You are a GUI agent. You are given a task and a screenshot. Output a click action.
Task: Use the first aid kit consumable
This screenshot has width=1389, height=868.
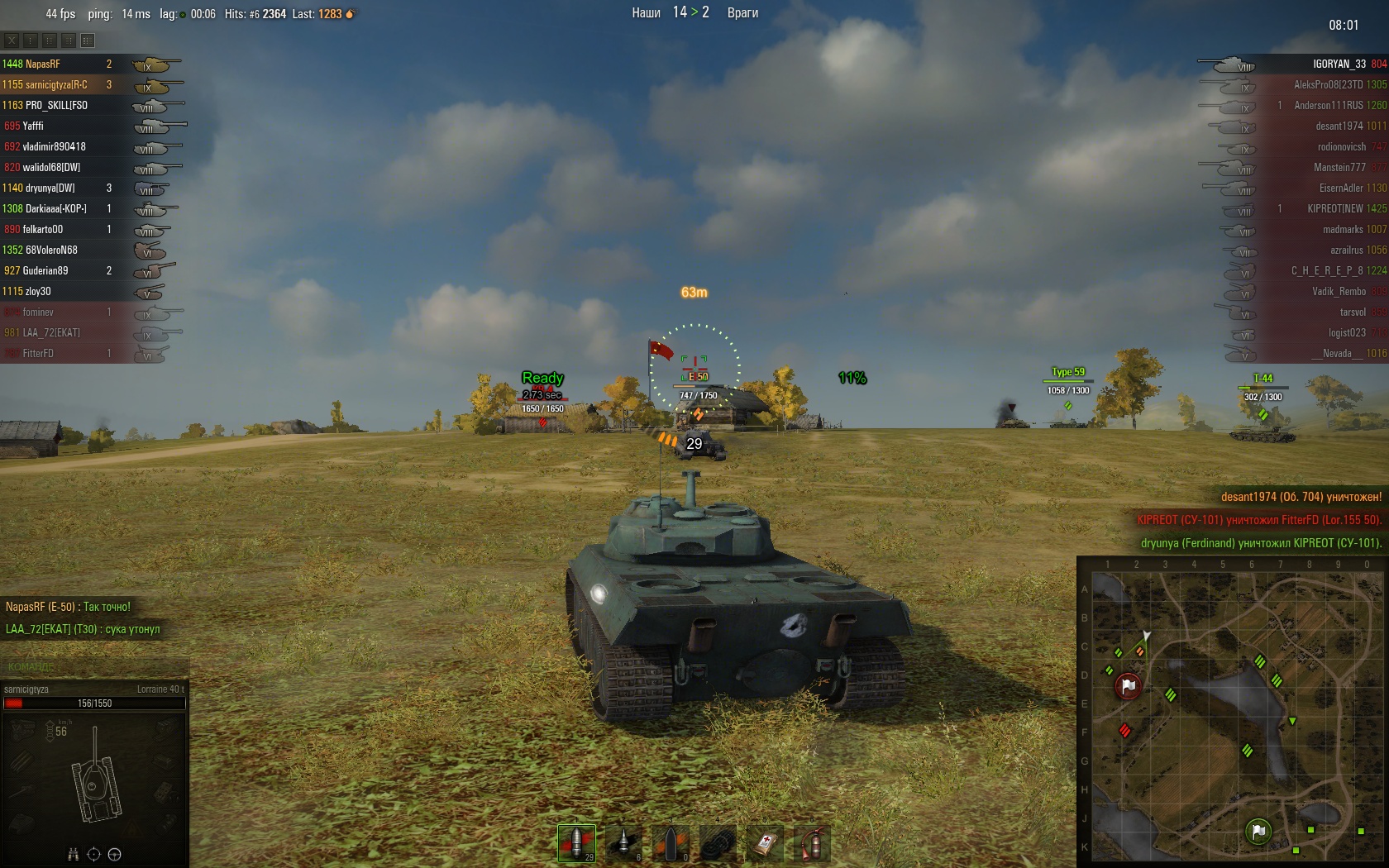tap(765, 842)
